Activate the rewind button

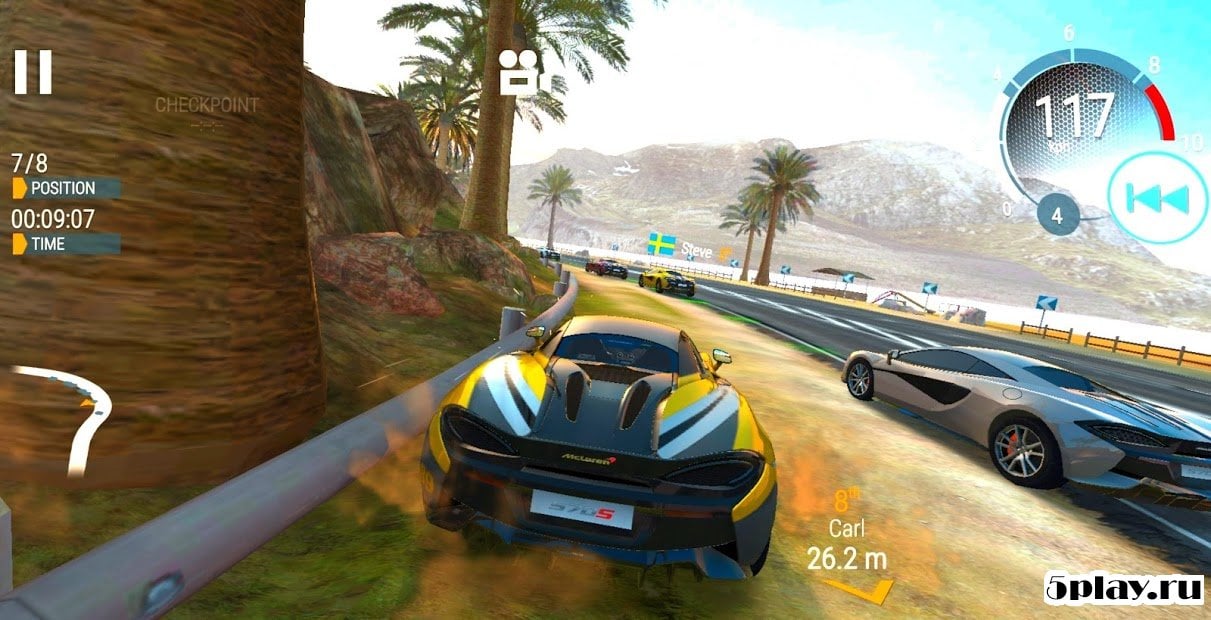click(1157, 197)
